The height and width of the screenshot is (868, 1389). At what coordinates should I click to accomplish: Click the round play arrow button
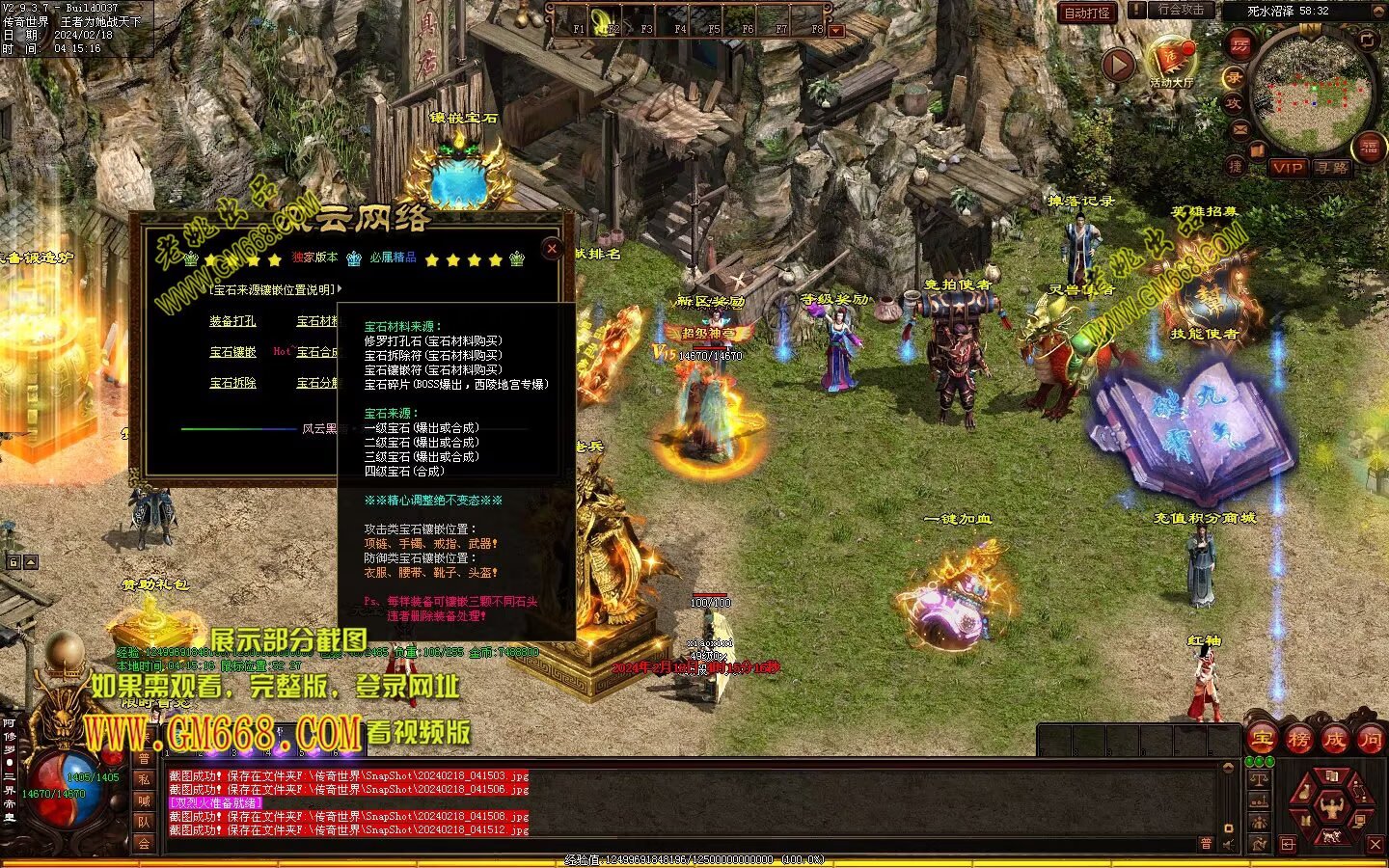1118,66
